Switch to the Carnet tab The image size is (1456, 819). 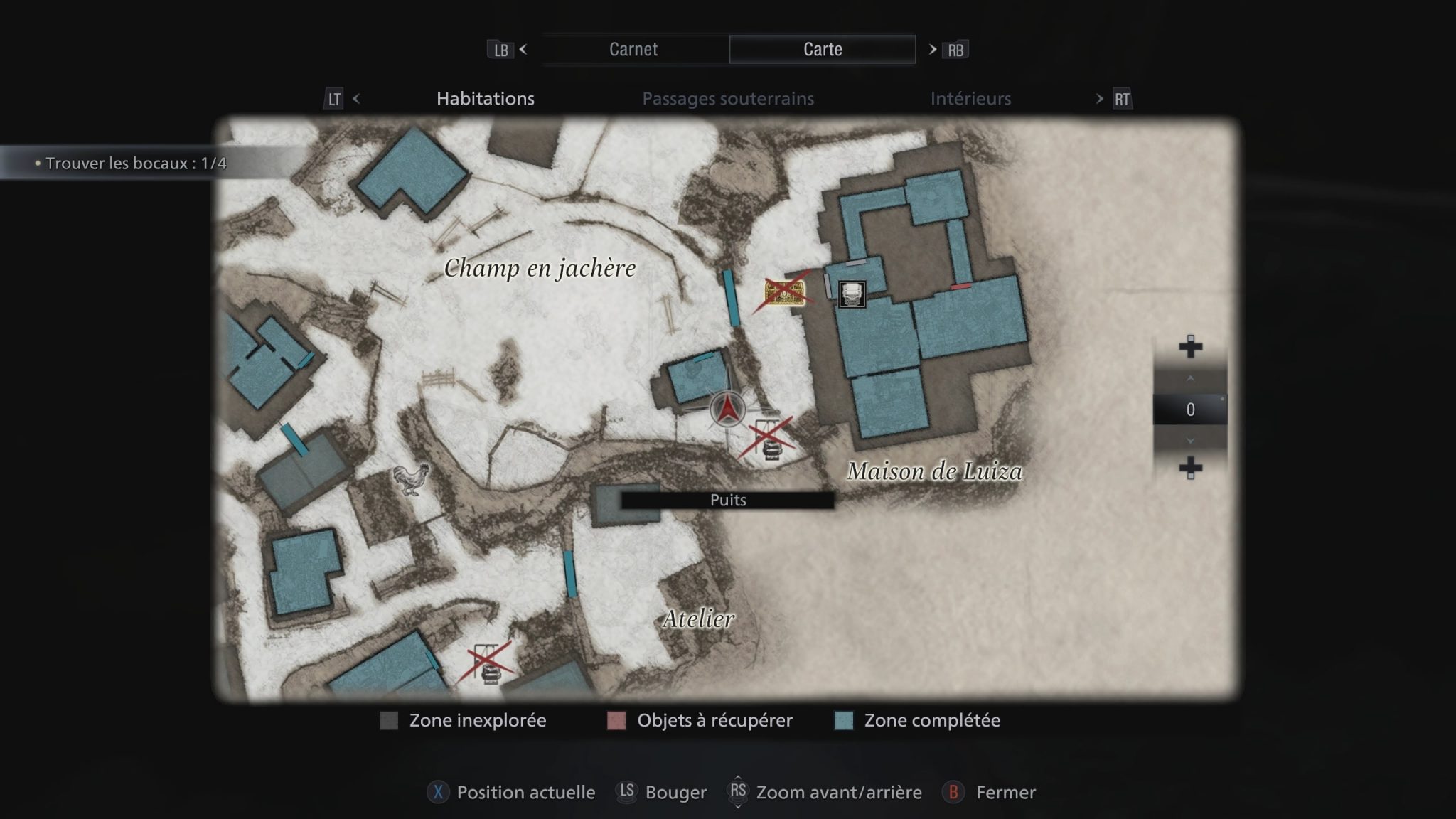pos(632,49)
